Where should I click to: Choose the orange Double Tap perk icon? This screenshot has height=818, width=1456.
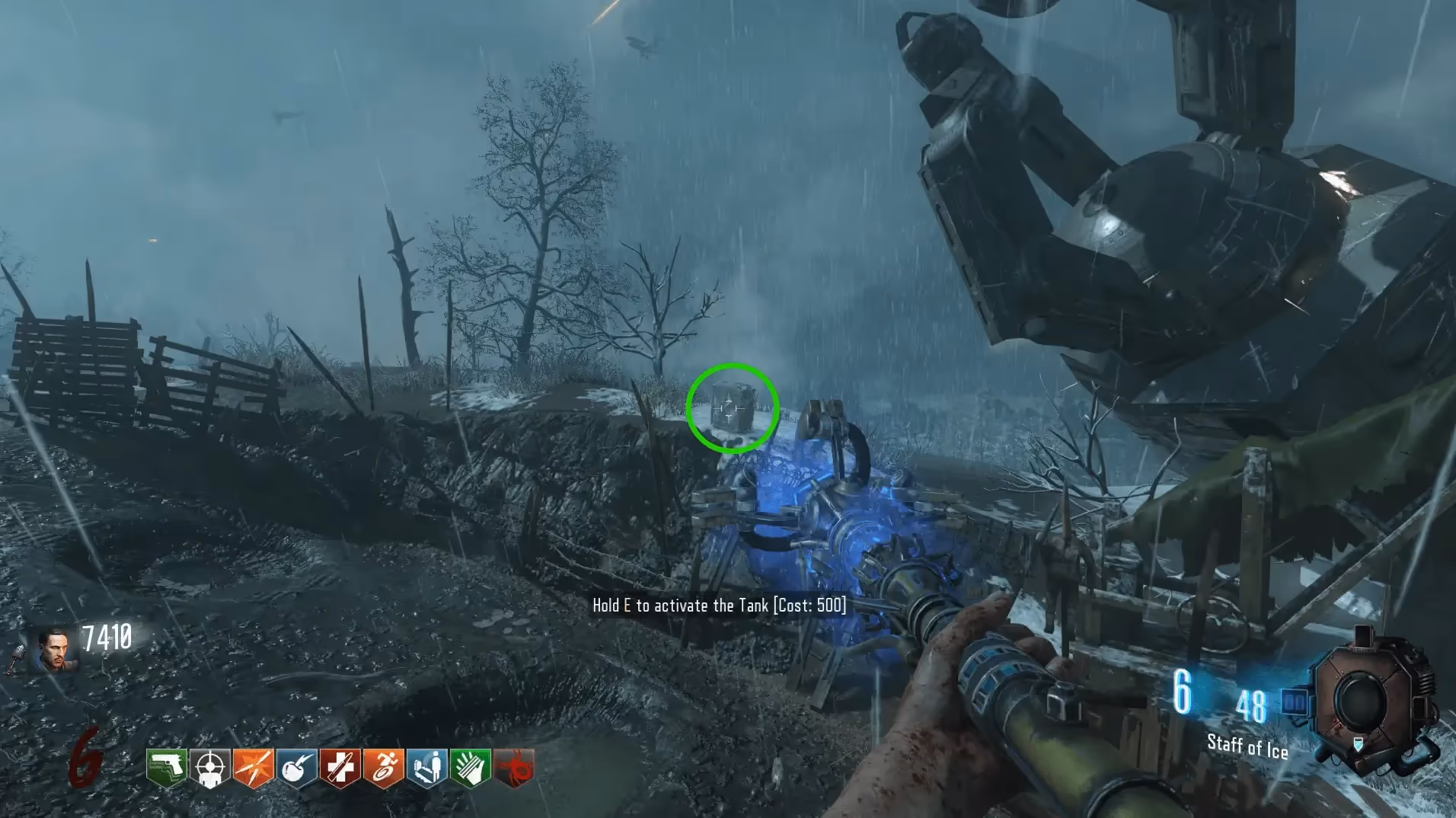click(x=253, y=768)
